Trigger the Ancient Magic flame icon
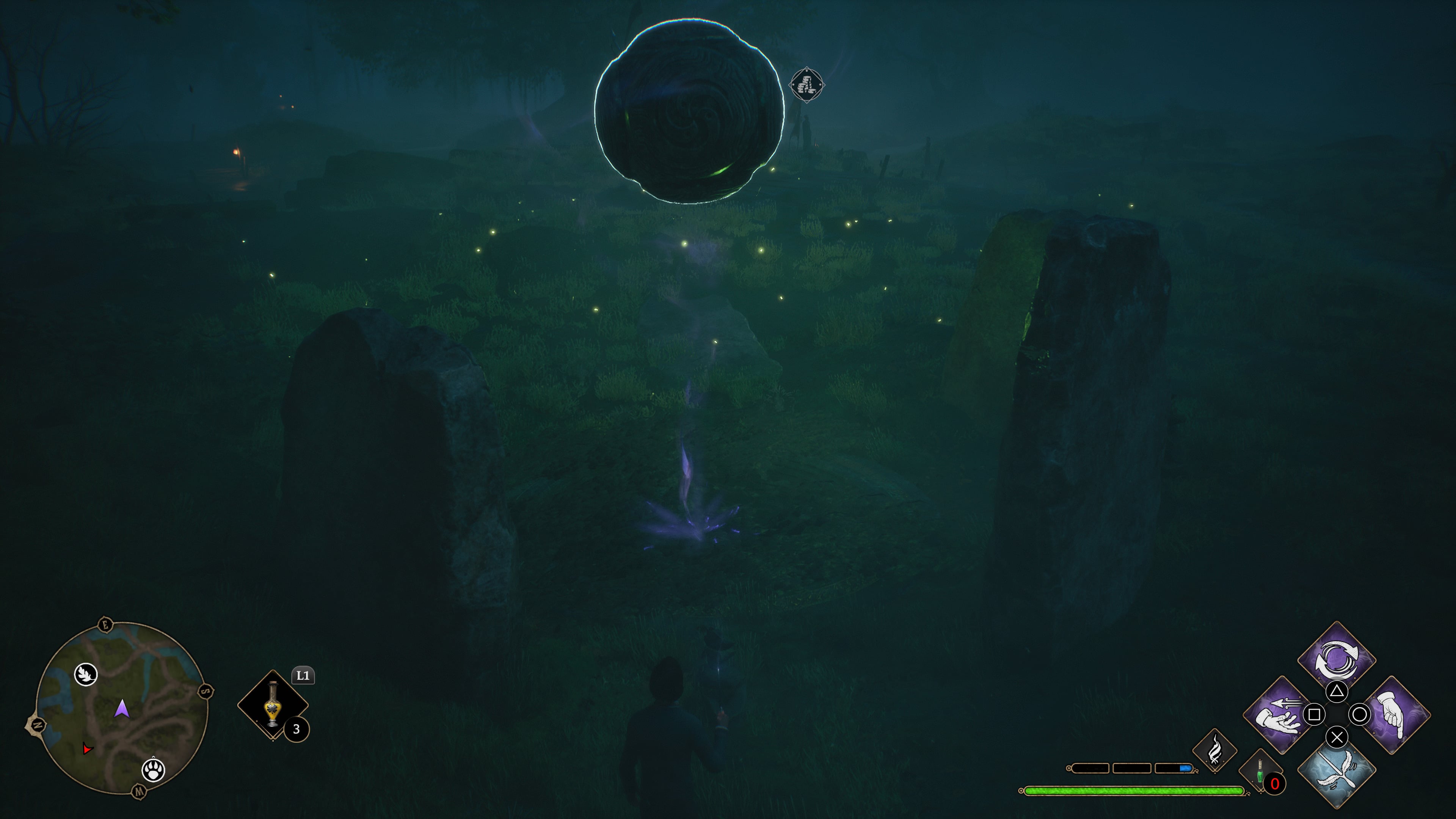This screenshot has height=819, width=1456. (x=1214, y=751)
